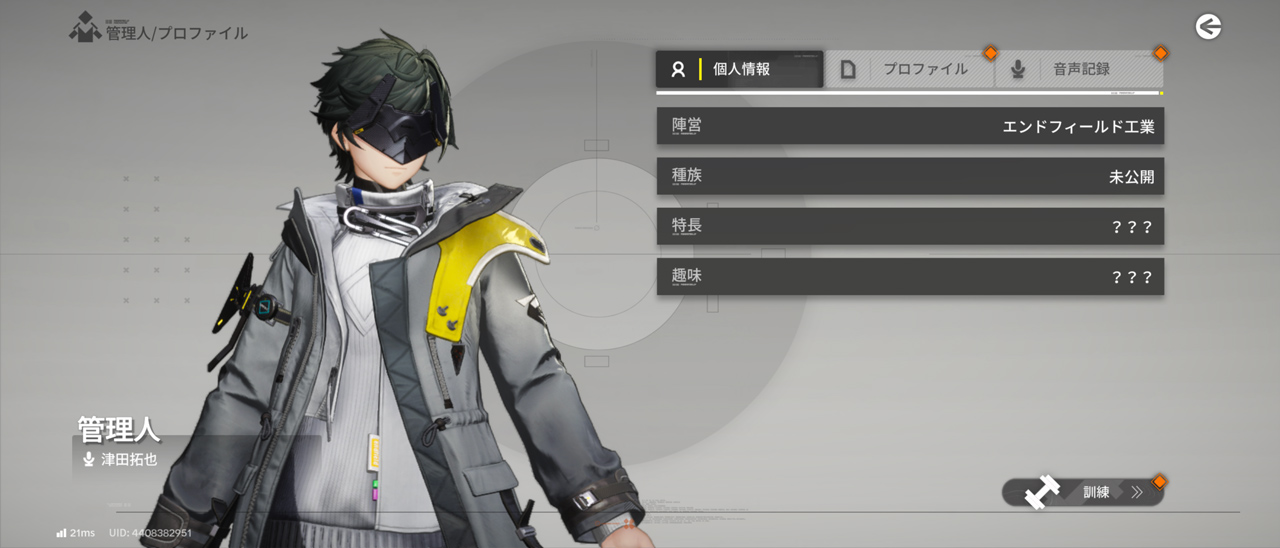Select the 種族 info row
The image size is (1280, 548).
pyautogui.click(x=910, y=176)
